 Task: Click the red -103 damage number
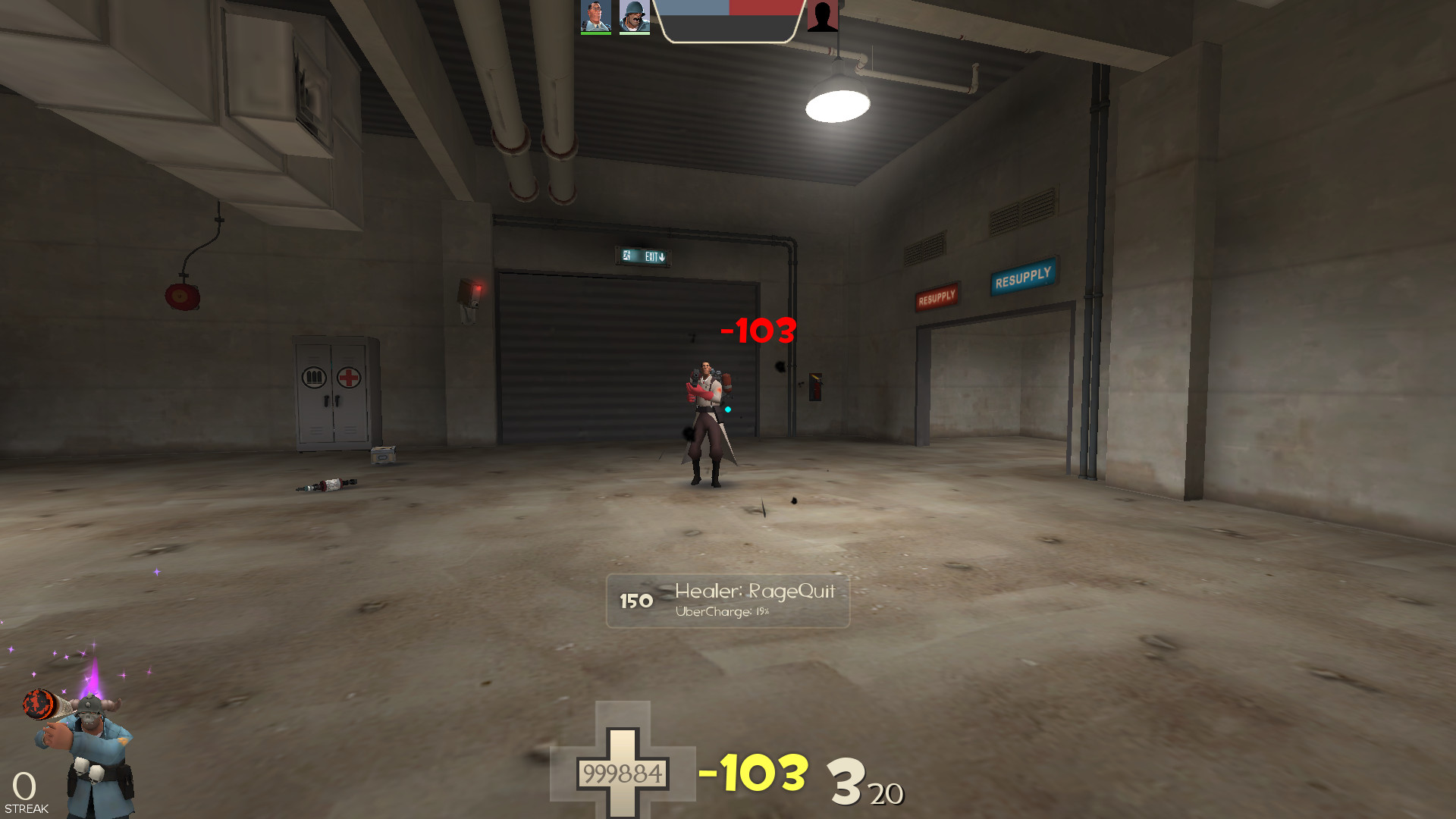(756, 329)
